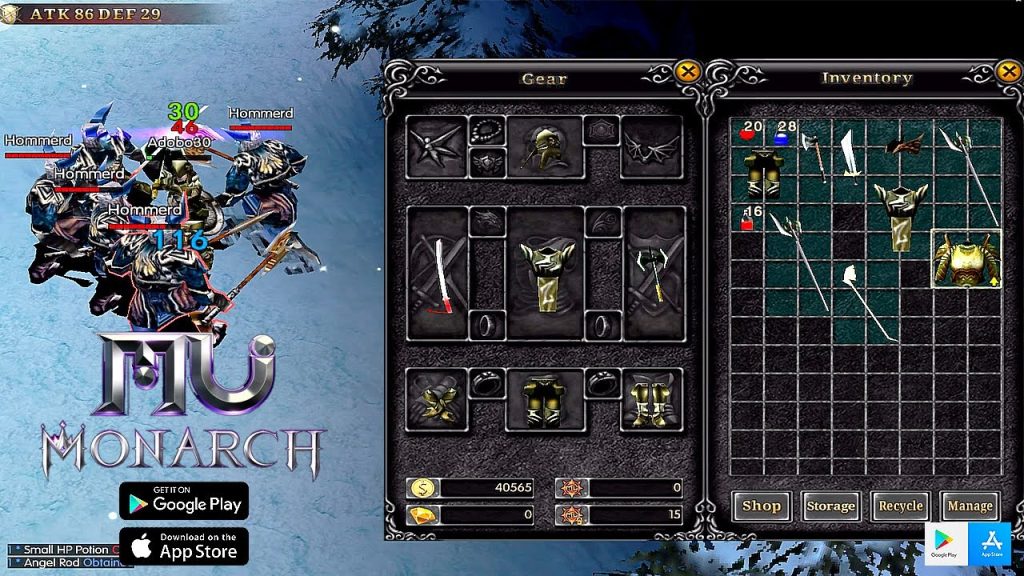The height and width of the screenshot is (576, 1024).
Task: Open the Storage button
Action: pyautogui.click(x=830, y=506)
